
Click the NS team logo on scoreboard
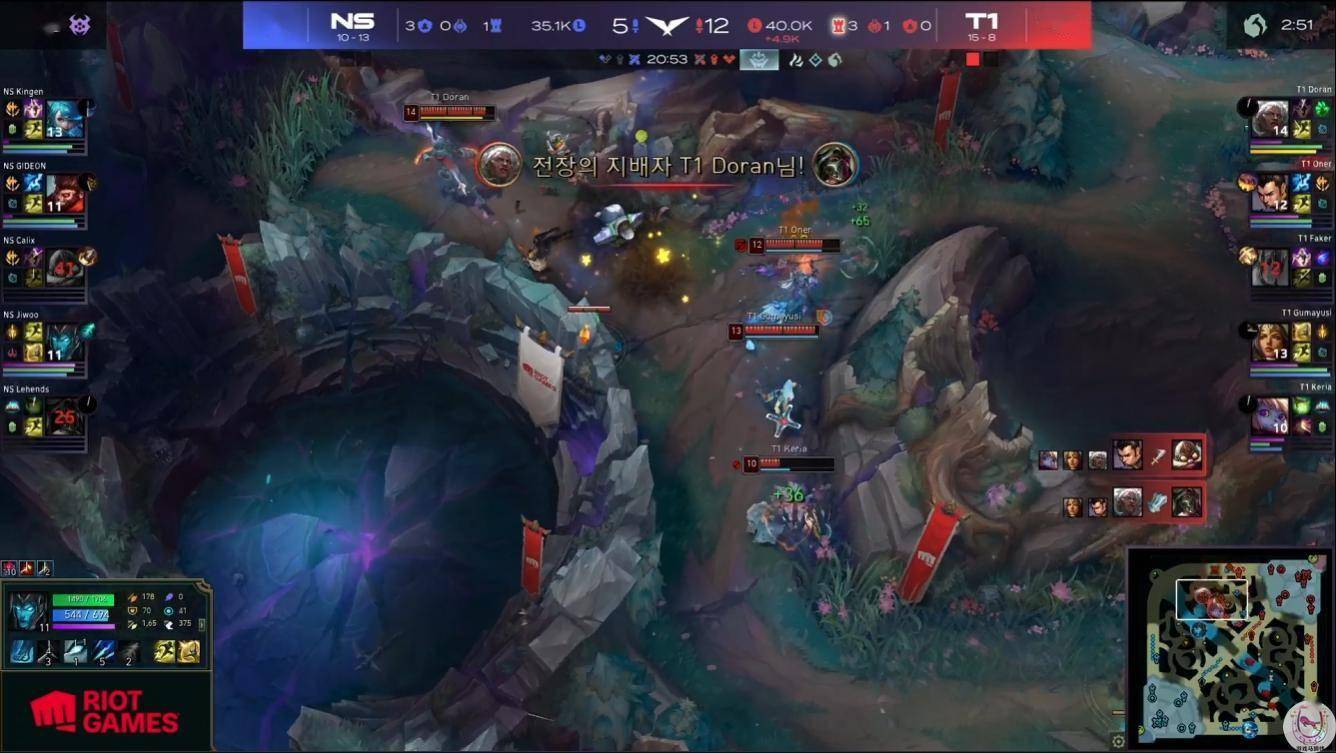point(352,22)
